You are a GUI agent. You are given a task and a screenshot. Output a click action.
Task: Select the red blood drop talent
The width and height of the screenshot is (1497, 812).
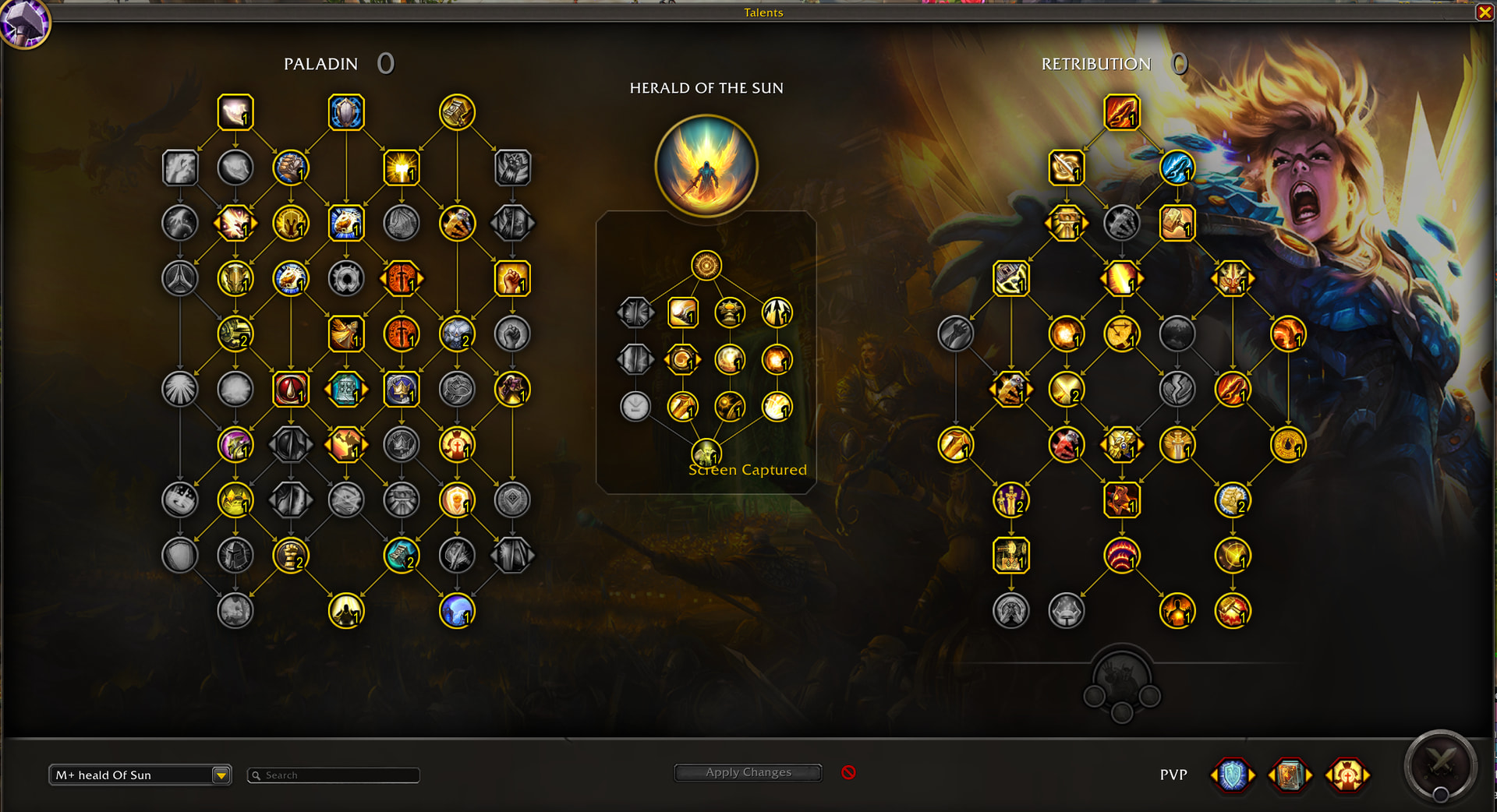291,390
